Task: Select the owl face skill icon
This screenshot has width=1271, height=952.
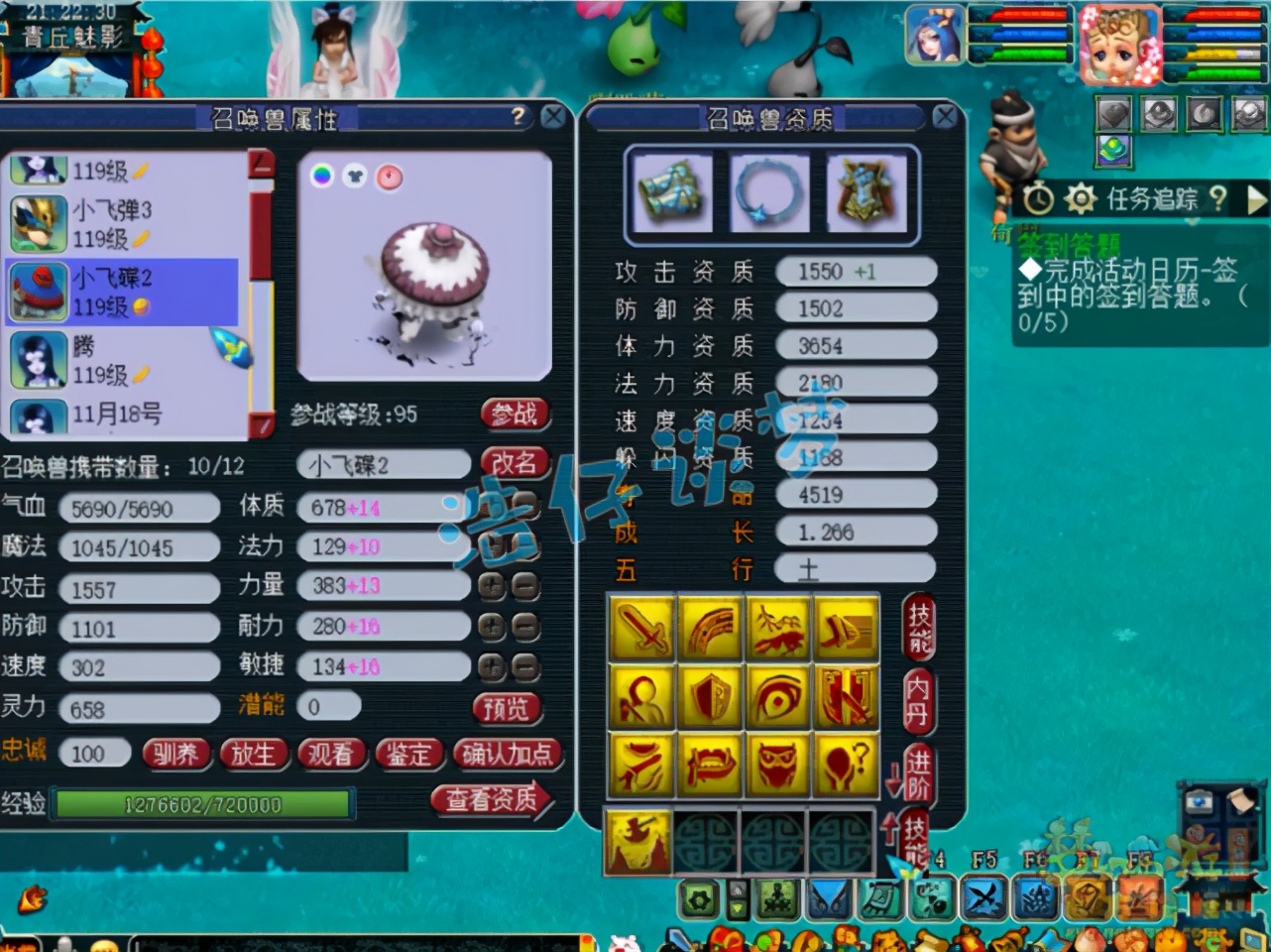Action: click(776, 766)
